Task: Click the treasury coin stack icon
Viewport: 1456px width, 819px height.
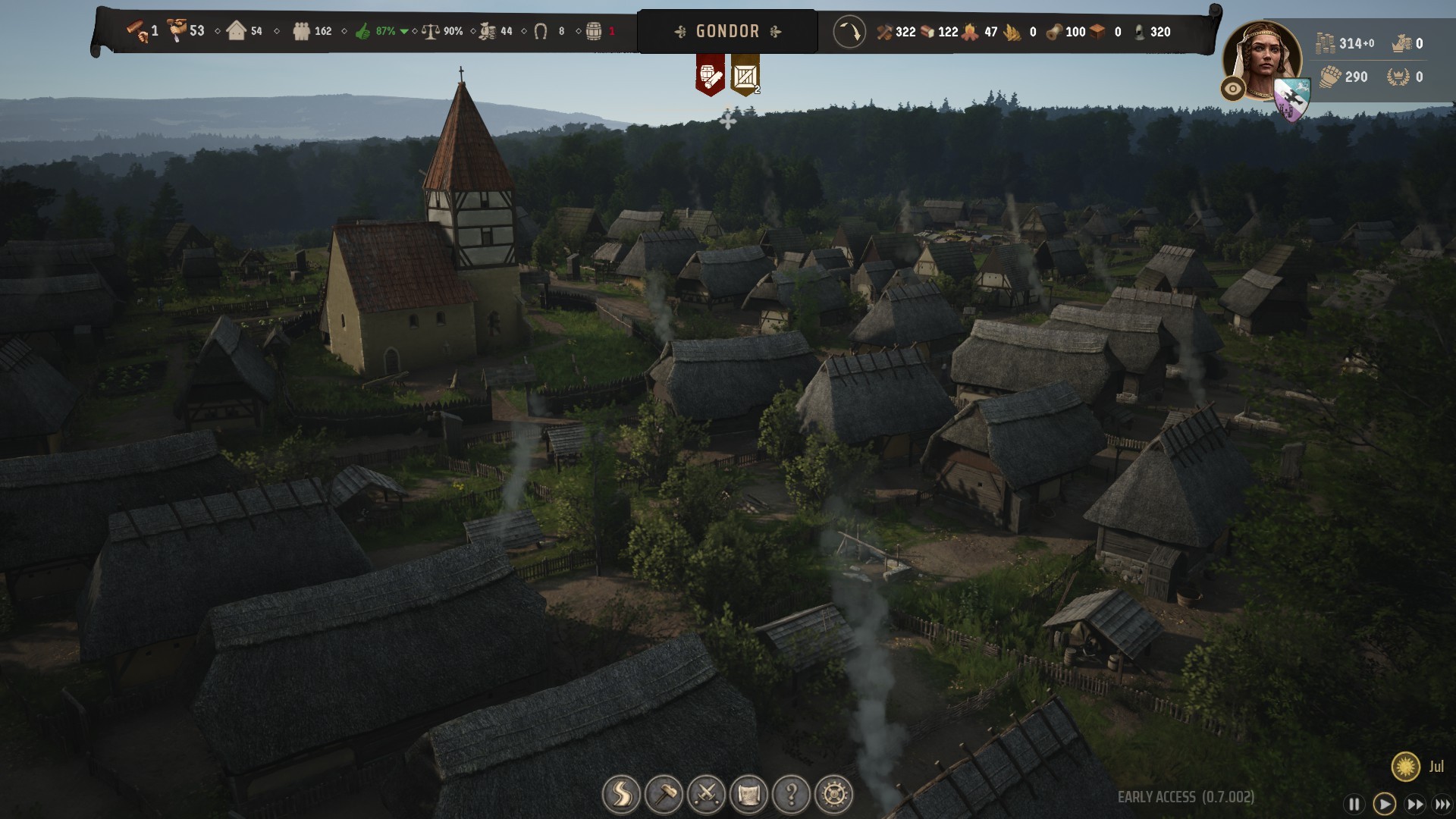Action: point(1325,43)
